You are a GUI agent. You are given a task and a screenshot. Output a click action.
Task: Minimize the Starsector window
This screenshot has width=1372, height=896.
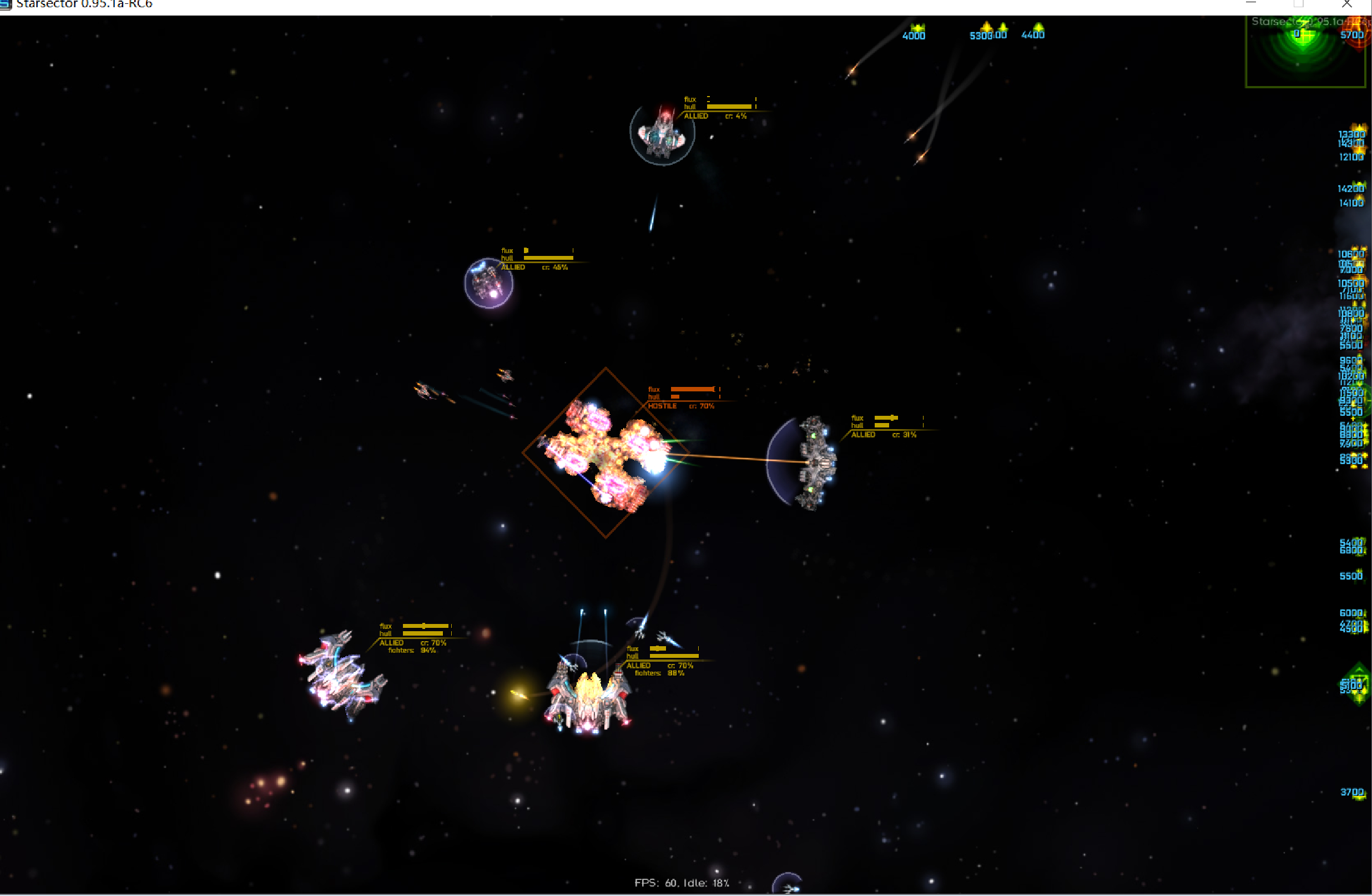(x=1250, y=4)
